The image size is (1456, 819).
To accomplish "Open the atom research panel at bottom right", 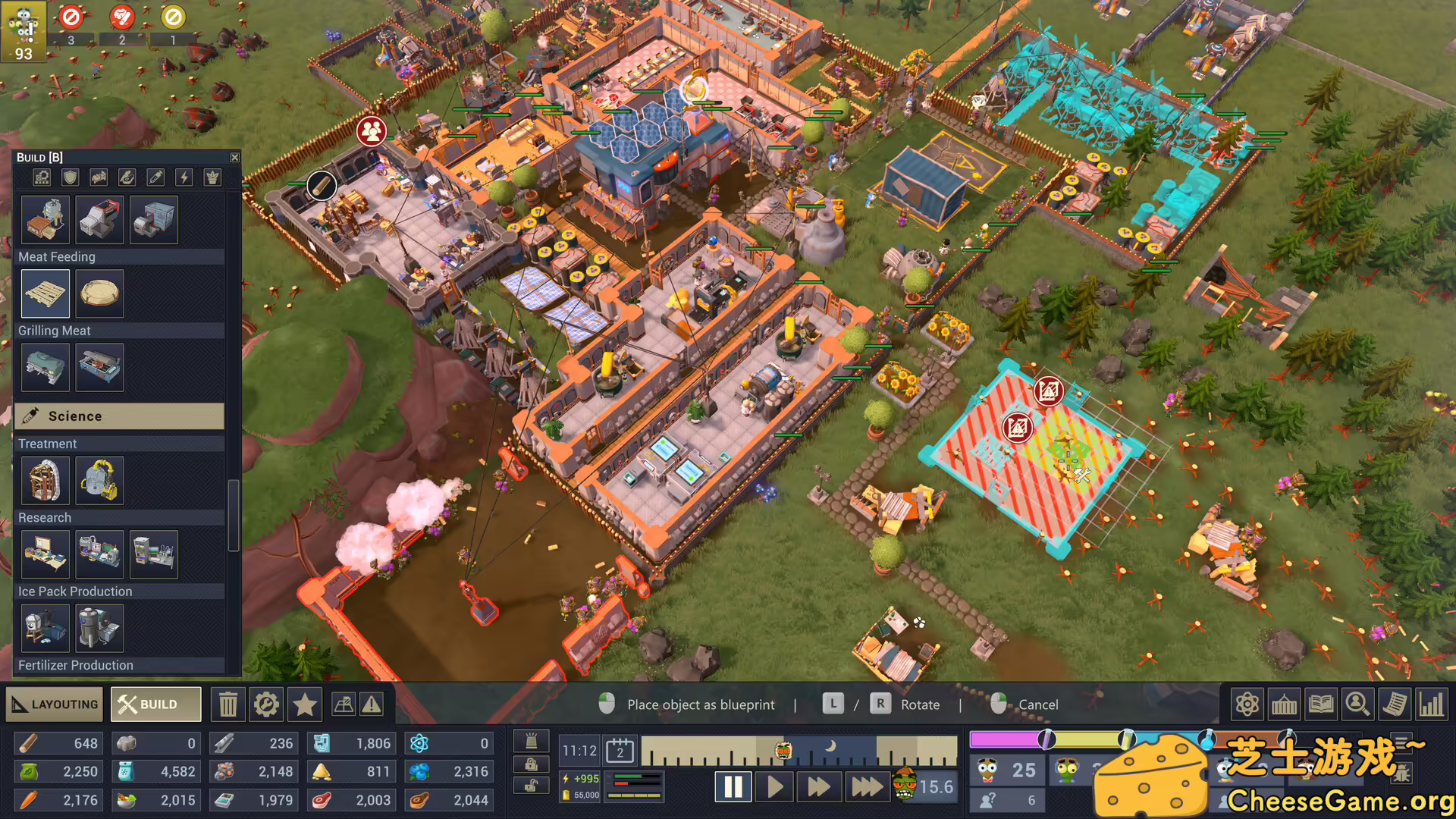I will pyautogui.click(x=1247, y=704).
